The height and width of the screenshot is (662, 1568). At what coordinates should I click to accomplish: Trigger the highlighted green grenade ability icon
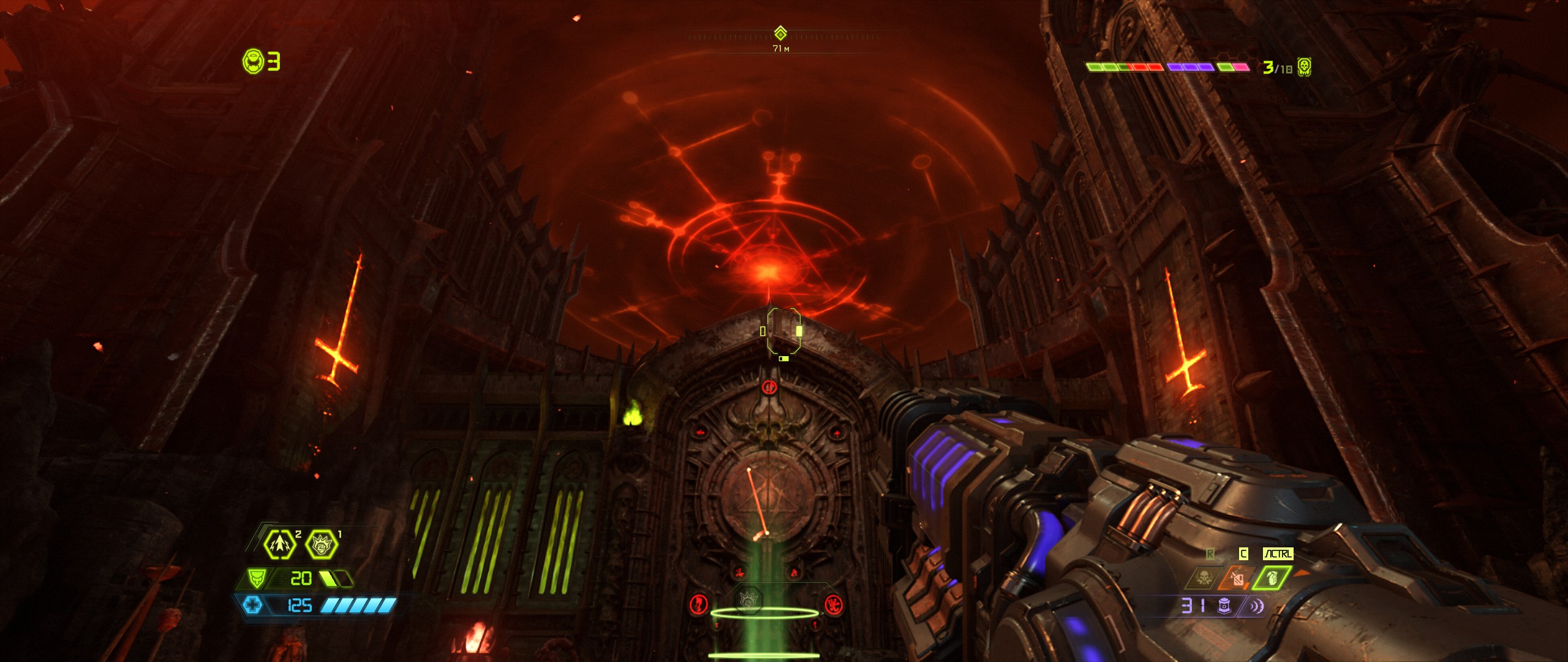coord(1272,578)
